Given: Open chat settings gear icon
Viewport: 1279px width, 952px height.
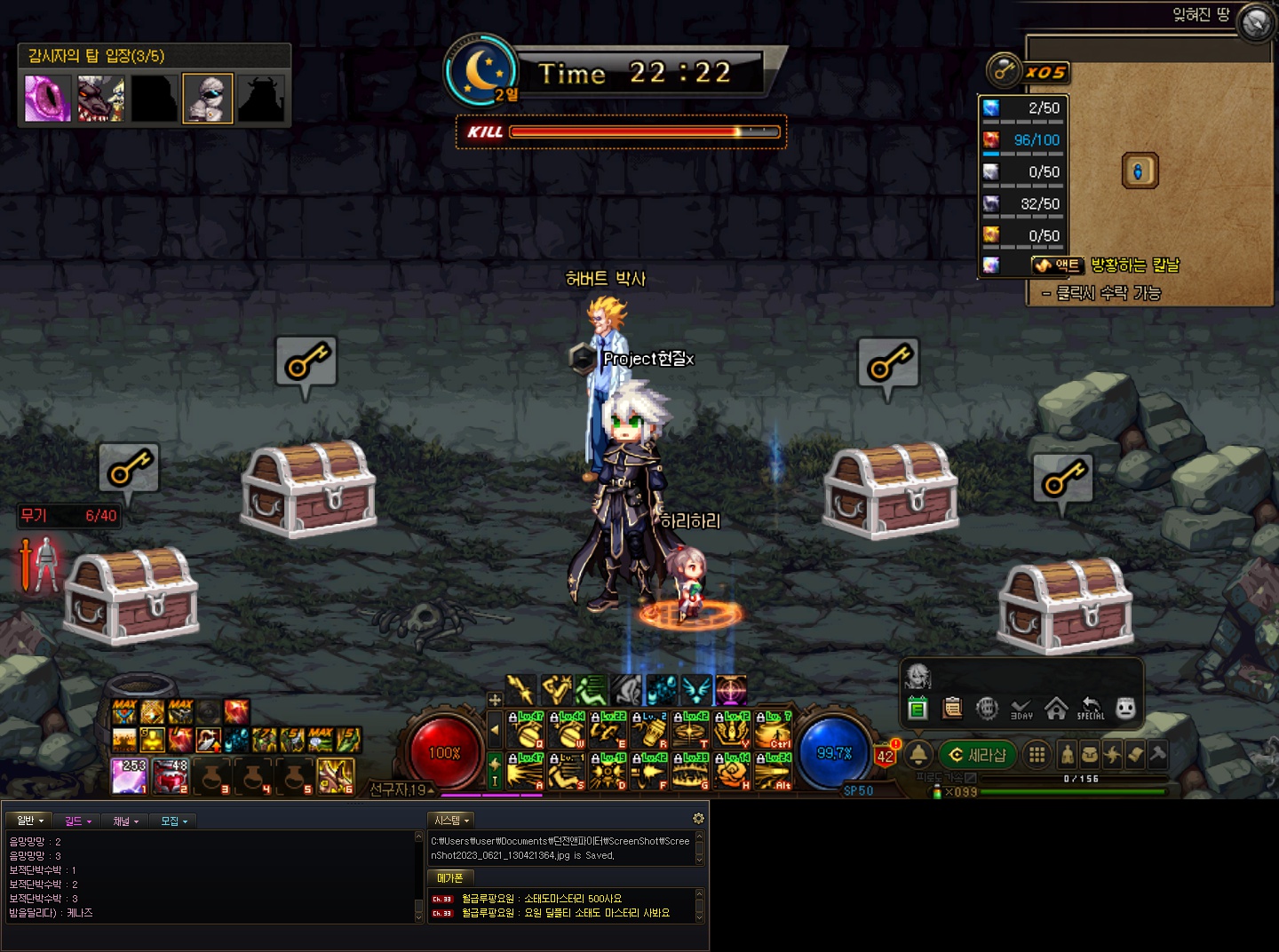Looking at the screenshot, I should pyautogui.click(x=698, y=818).
